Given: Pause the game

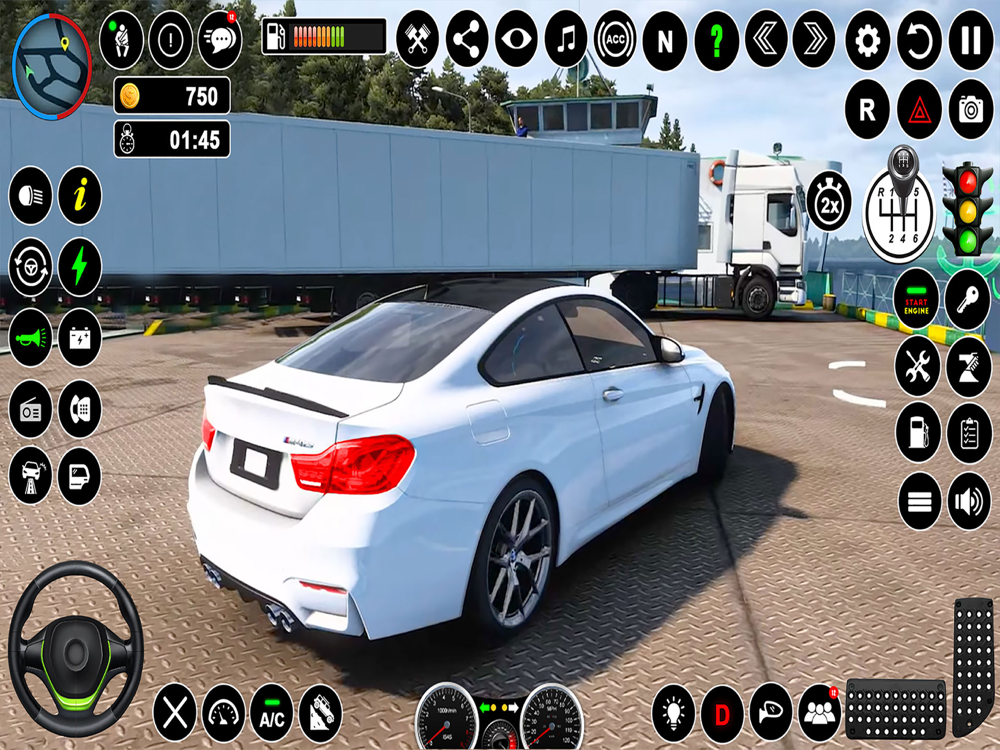Looking at the screenshot, I should tap(970, 40).
